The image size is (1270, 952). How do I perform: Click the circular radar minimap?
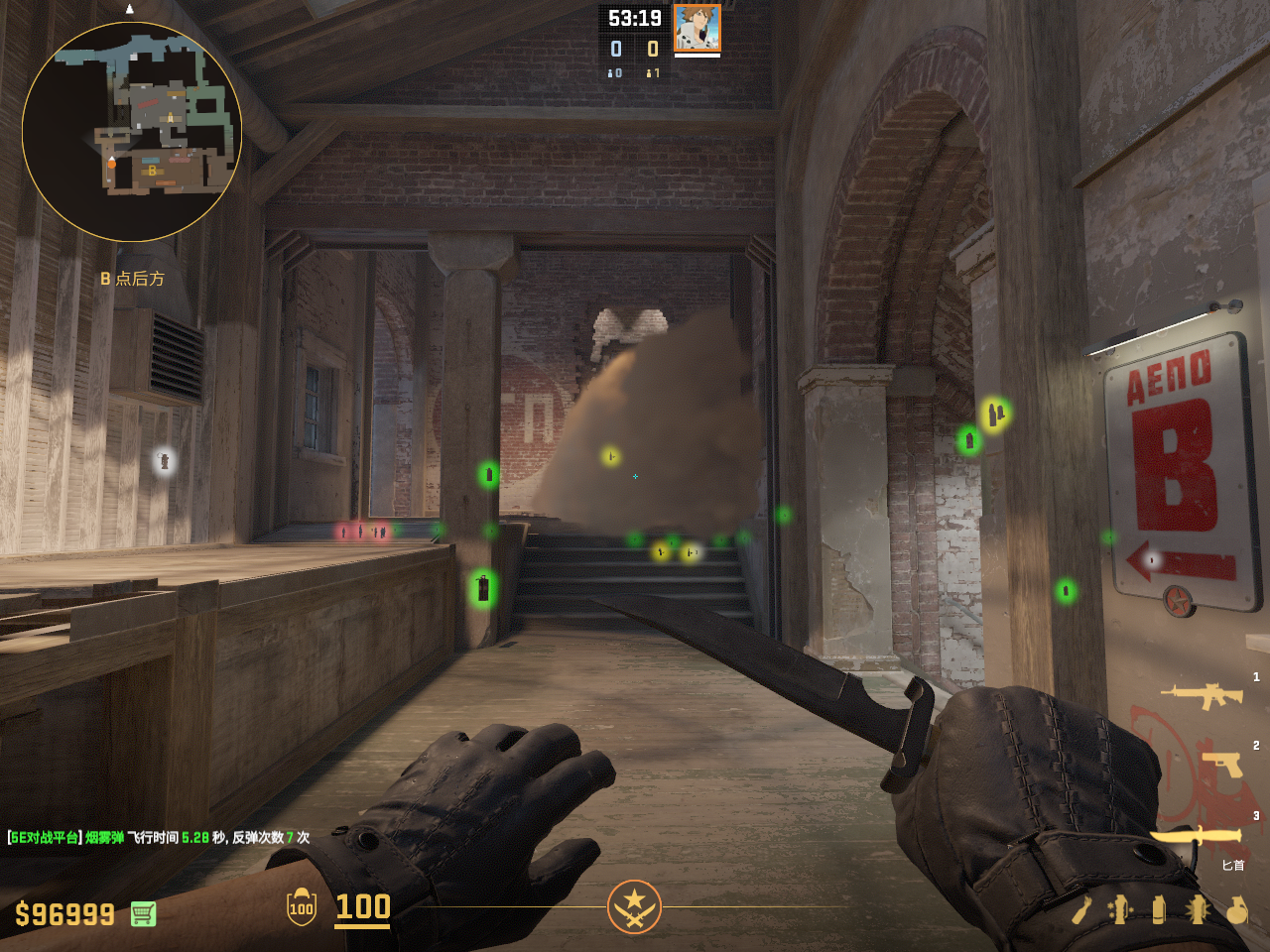point(132,132)
